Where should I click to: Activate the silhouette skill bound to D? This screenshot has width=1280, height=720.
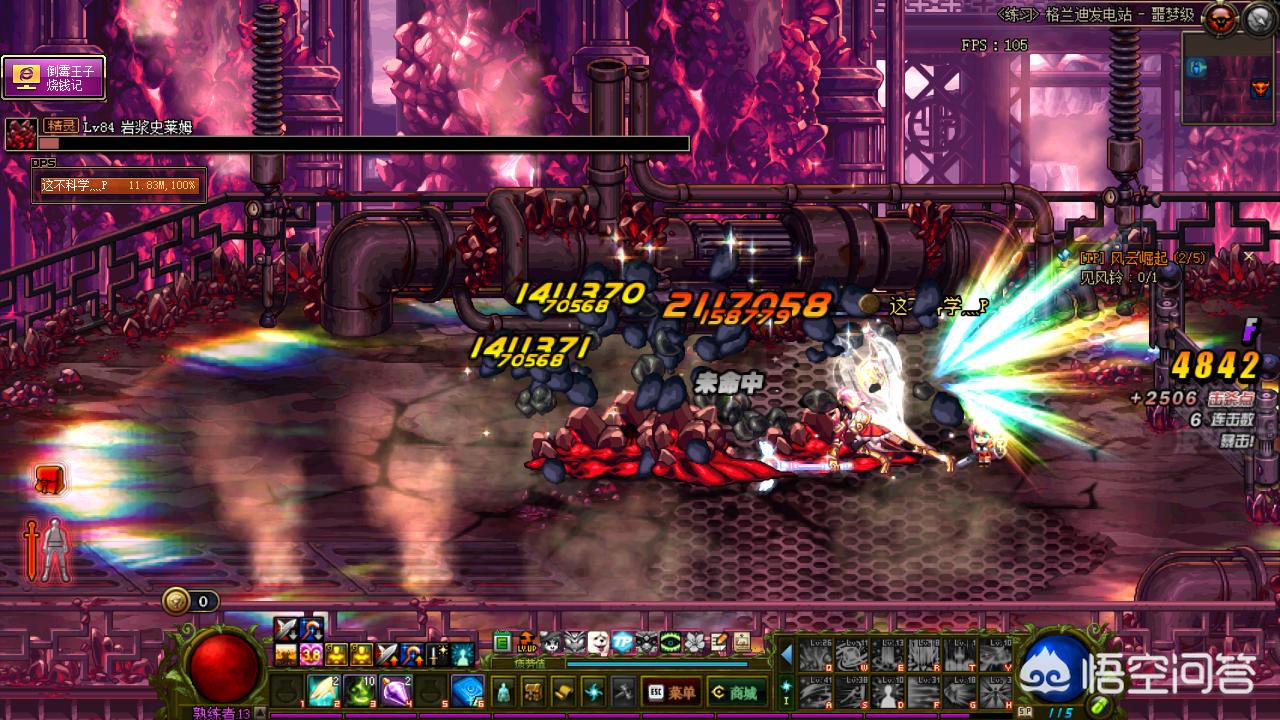(887, 691)
